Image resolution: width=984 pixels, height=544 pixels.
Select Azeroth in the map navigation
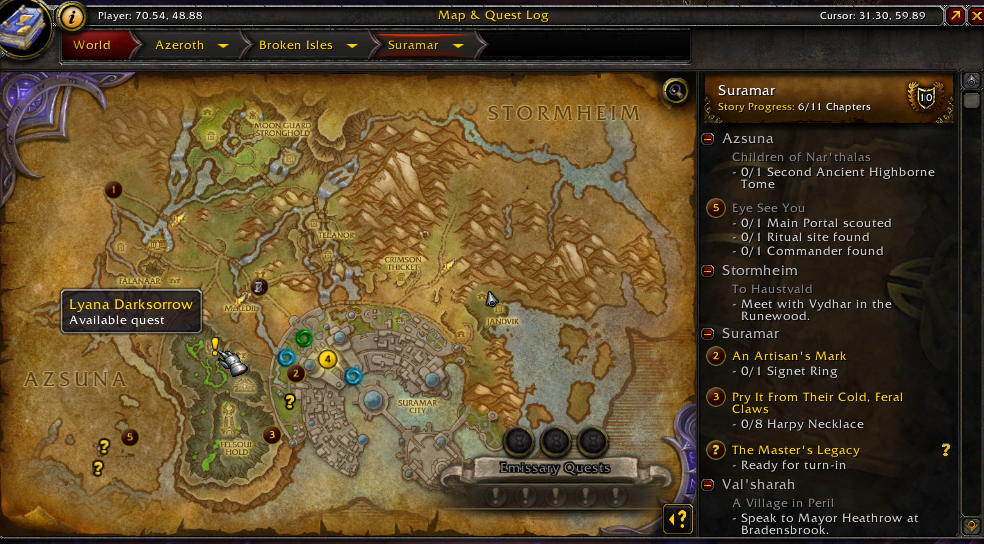click(179, 45)
